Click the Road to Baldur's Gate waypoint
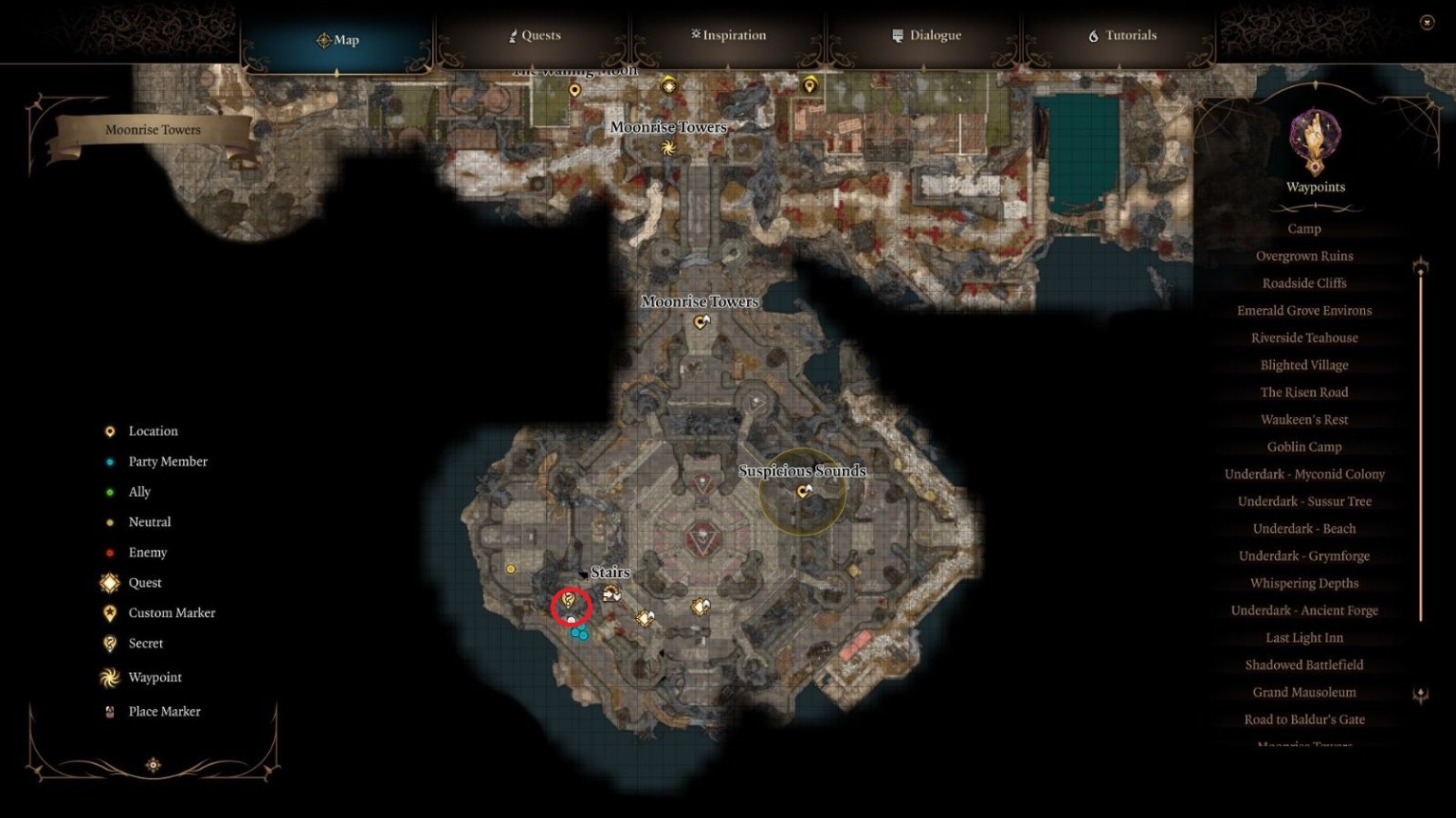The height and width of the screenshot is (818, 1456). tap(1304, 718)
